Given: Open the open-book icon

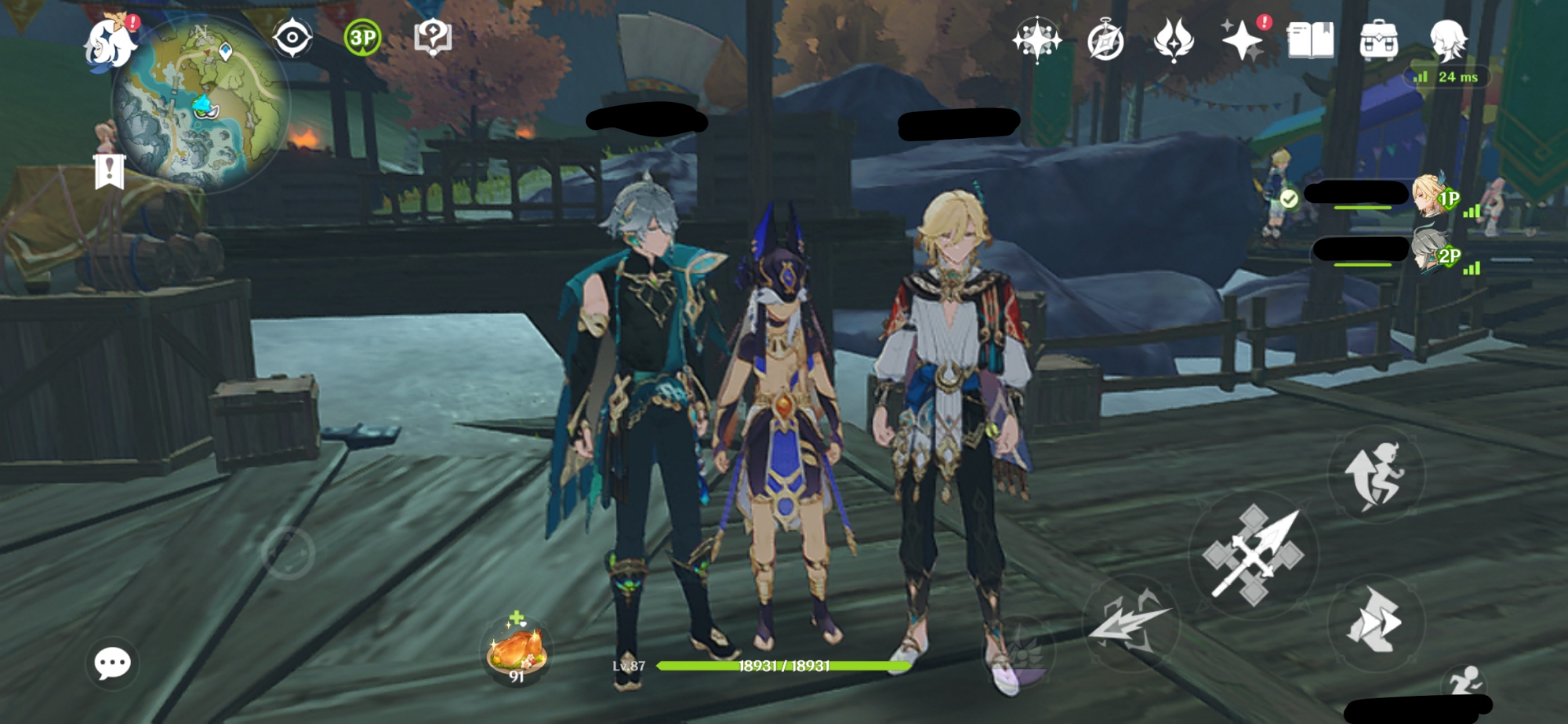Looking at the screenshot, I should pos(1310,39).
